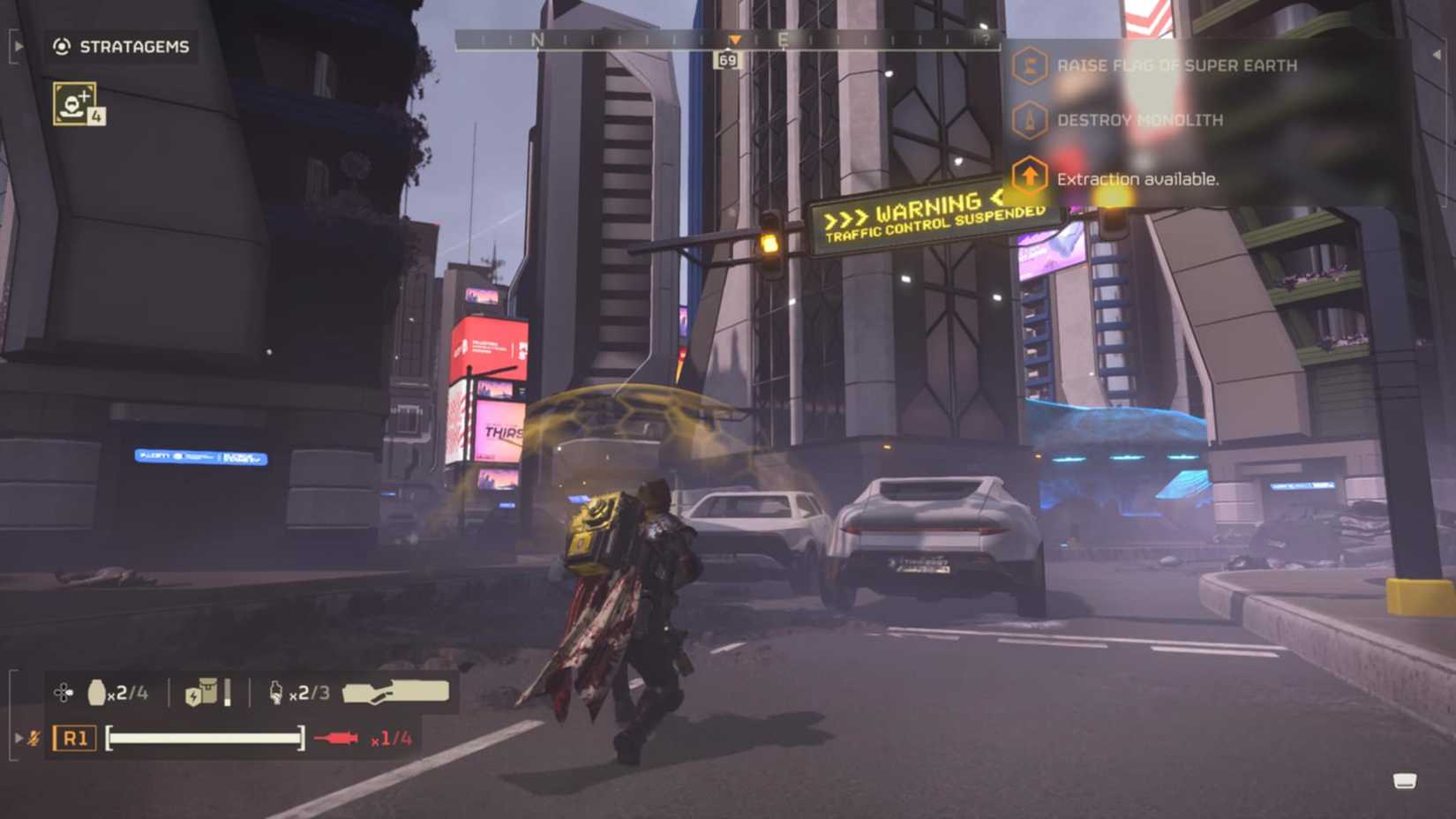Click the weapon silhouette icon near the ammo counter
The width and height of the screenshot is (1456, 819).
(x=395, y=690)
